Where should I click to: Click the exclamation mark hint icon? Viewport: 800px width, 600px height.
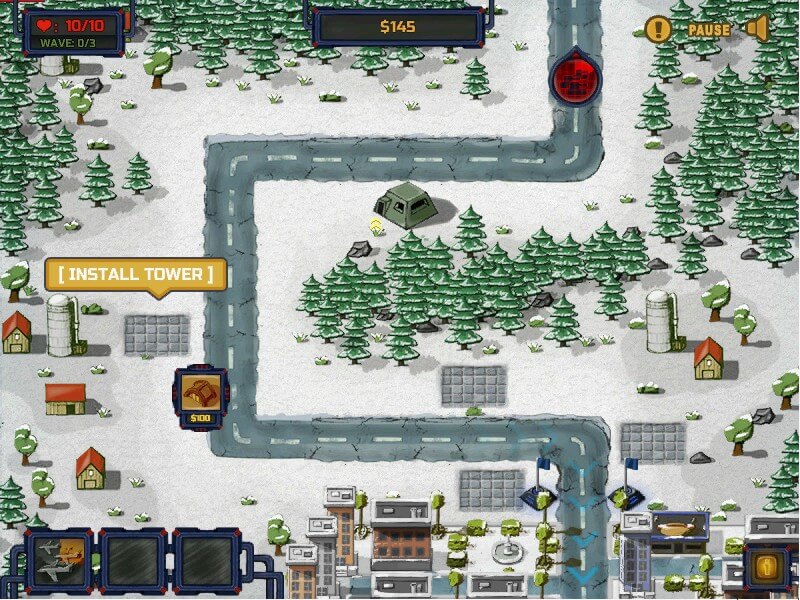tap(657, 29)
